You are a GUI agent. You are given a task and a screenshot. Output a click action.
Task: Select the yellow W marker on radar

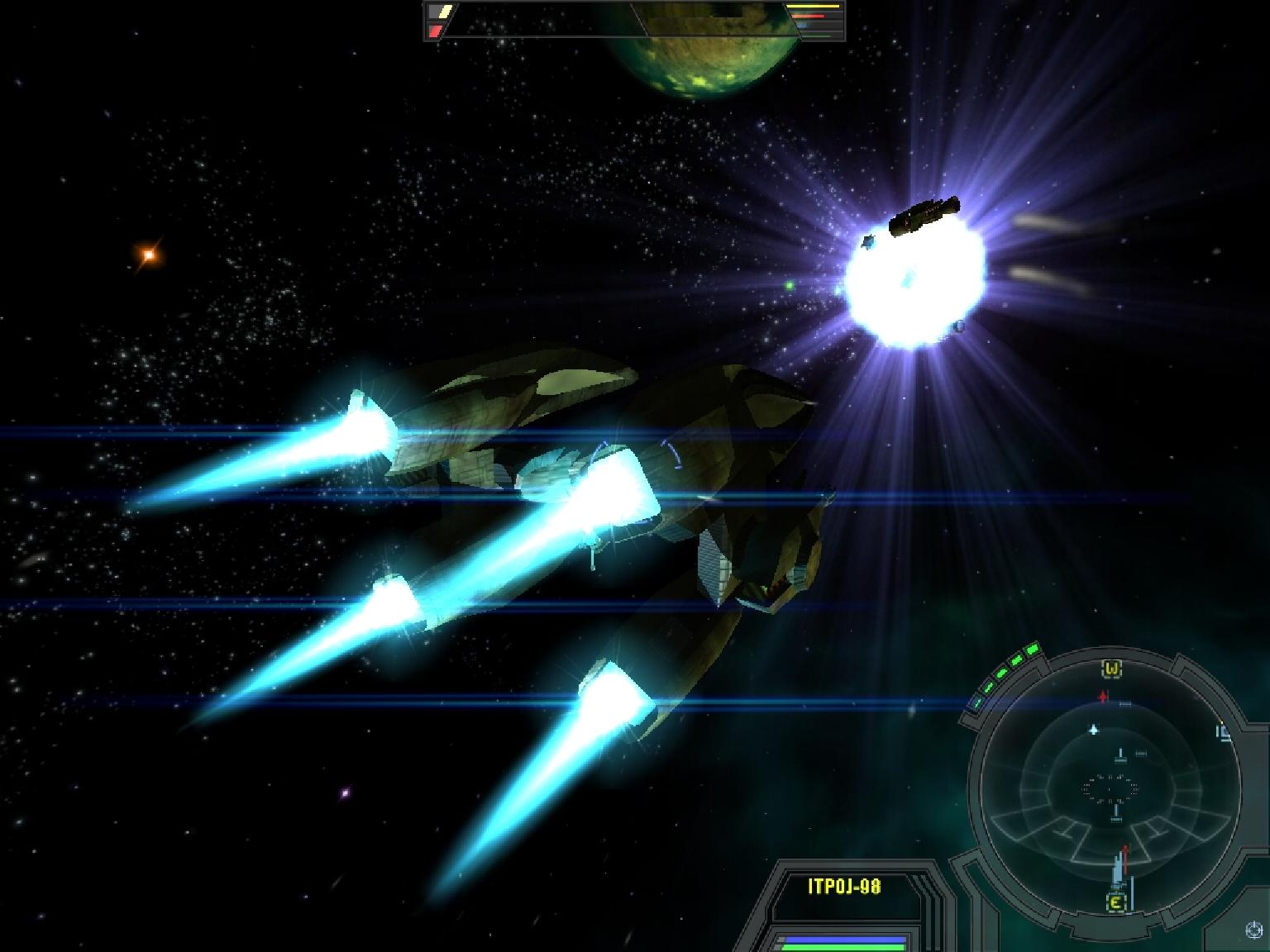(1112, 668)
